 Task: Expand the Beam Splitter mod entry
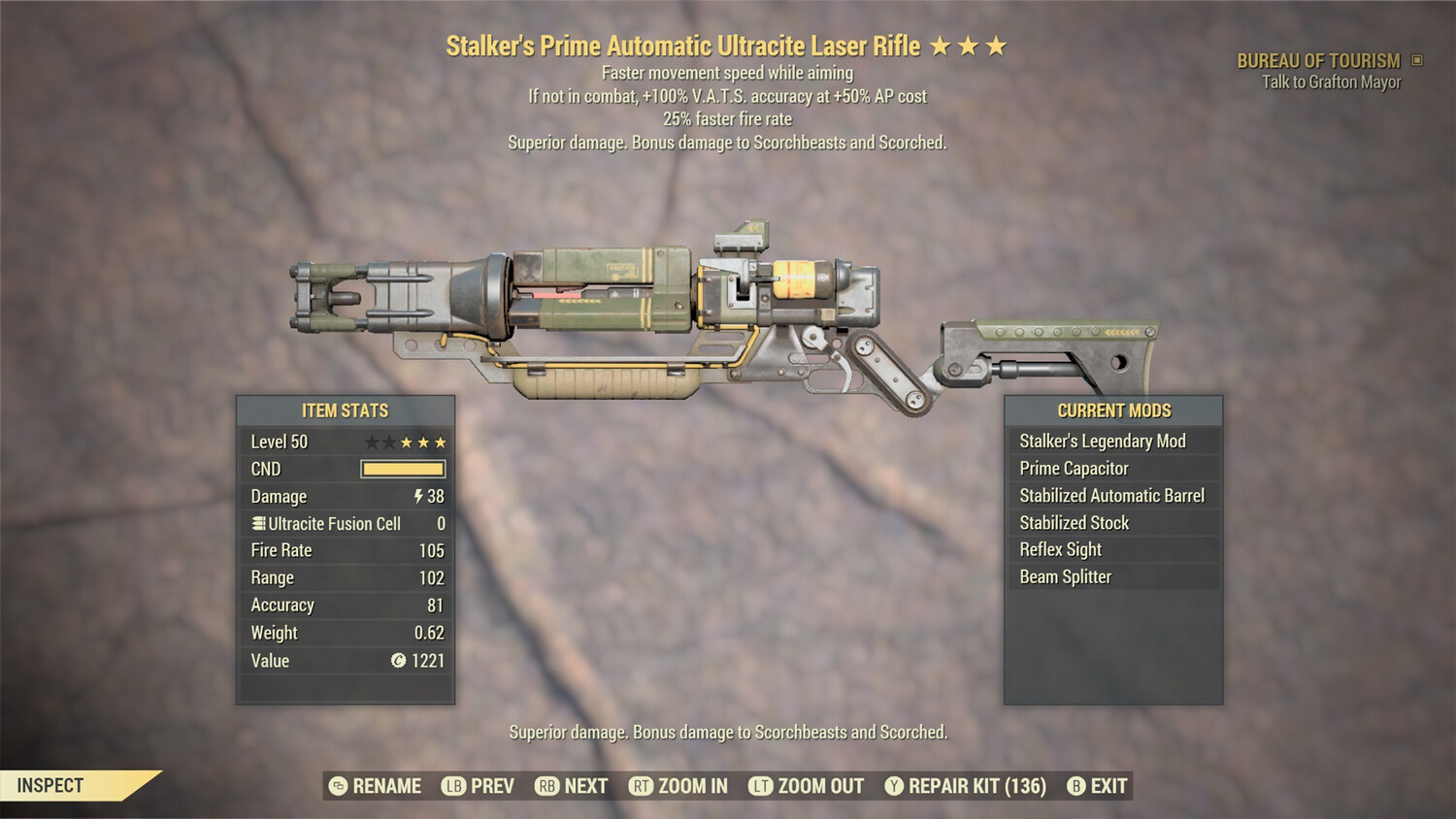[x=1064, y=576]
